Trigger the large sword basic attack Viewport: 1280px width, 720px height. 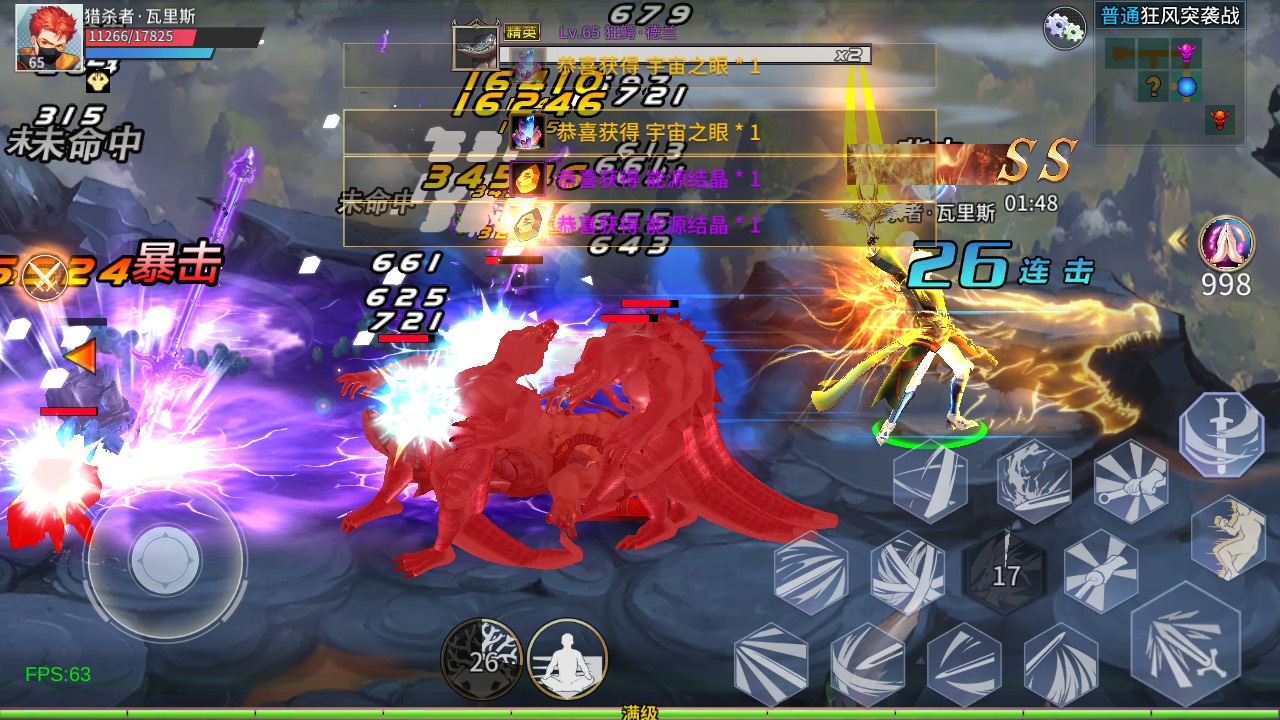(1185, 644)
